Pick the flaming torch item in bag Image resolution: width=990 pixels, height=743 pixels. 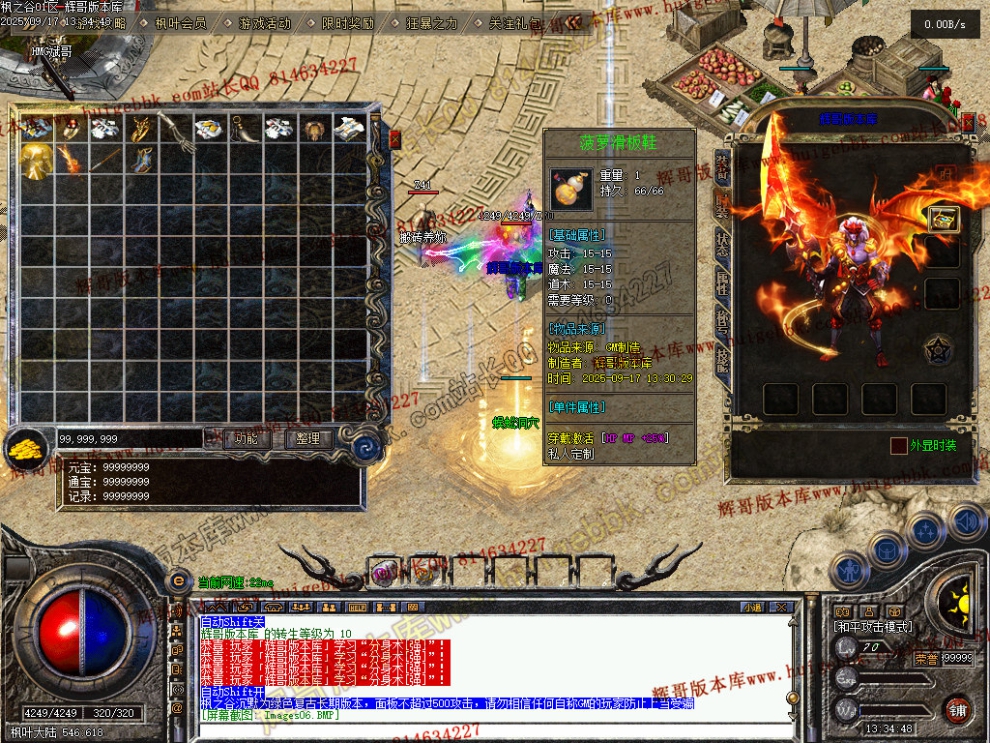71,160
